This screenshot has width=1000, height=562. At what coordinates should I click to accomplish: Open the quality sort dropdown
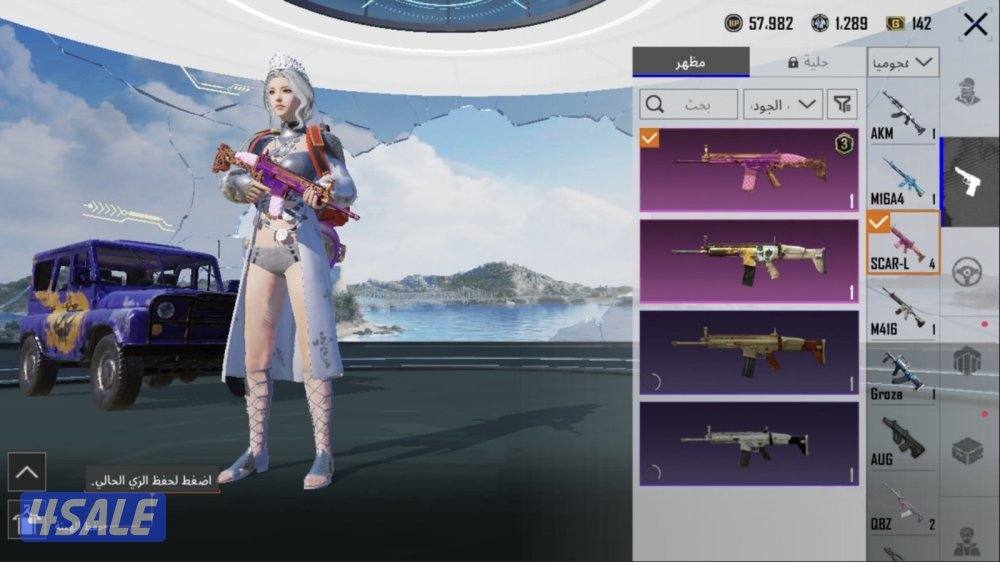pyautogui.click(x=783, y=103)
